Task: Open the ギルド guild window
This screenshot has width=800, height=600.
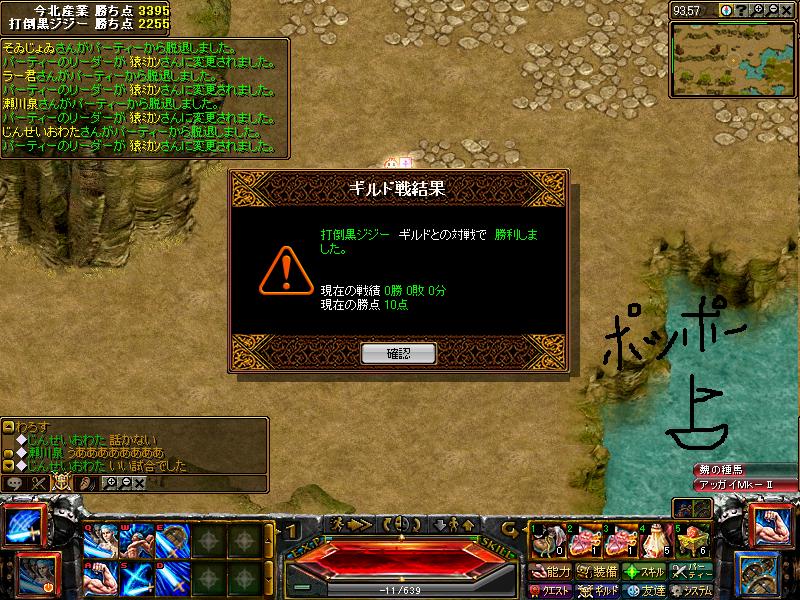Action: click(x=597, y=590)
